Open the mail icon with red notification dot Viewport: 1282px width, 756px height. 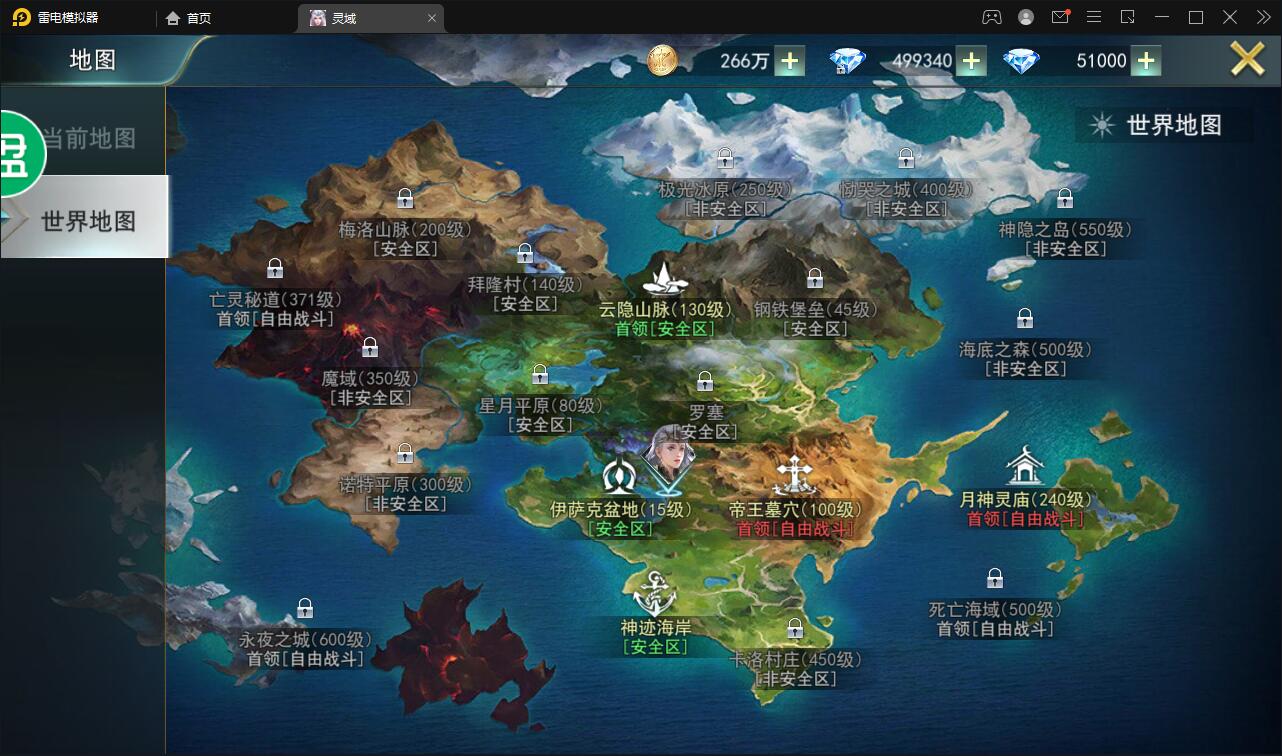click(1060, 17)
